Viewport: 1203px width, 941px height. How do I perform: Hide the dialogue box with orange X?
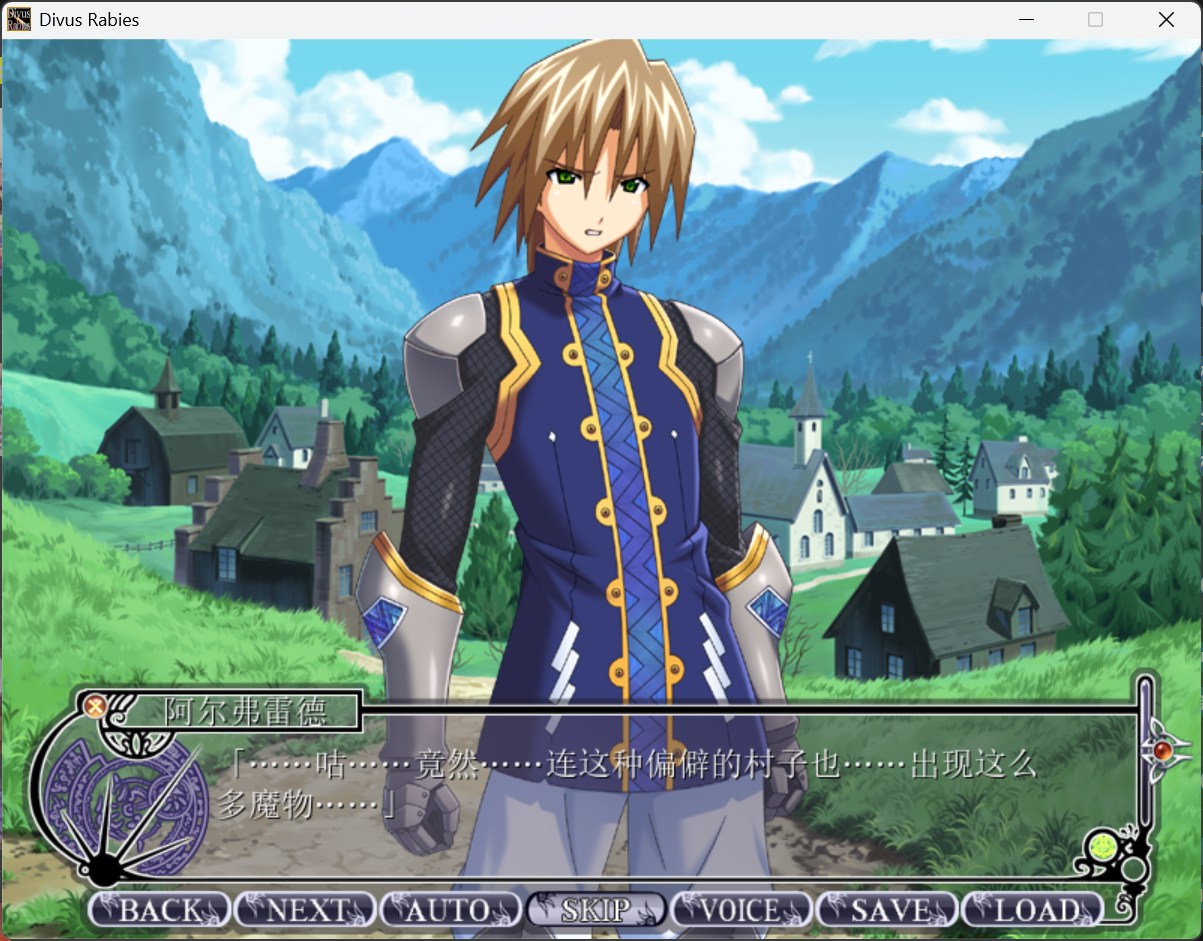pyautogui.click(x=95, y=706)
